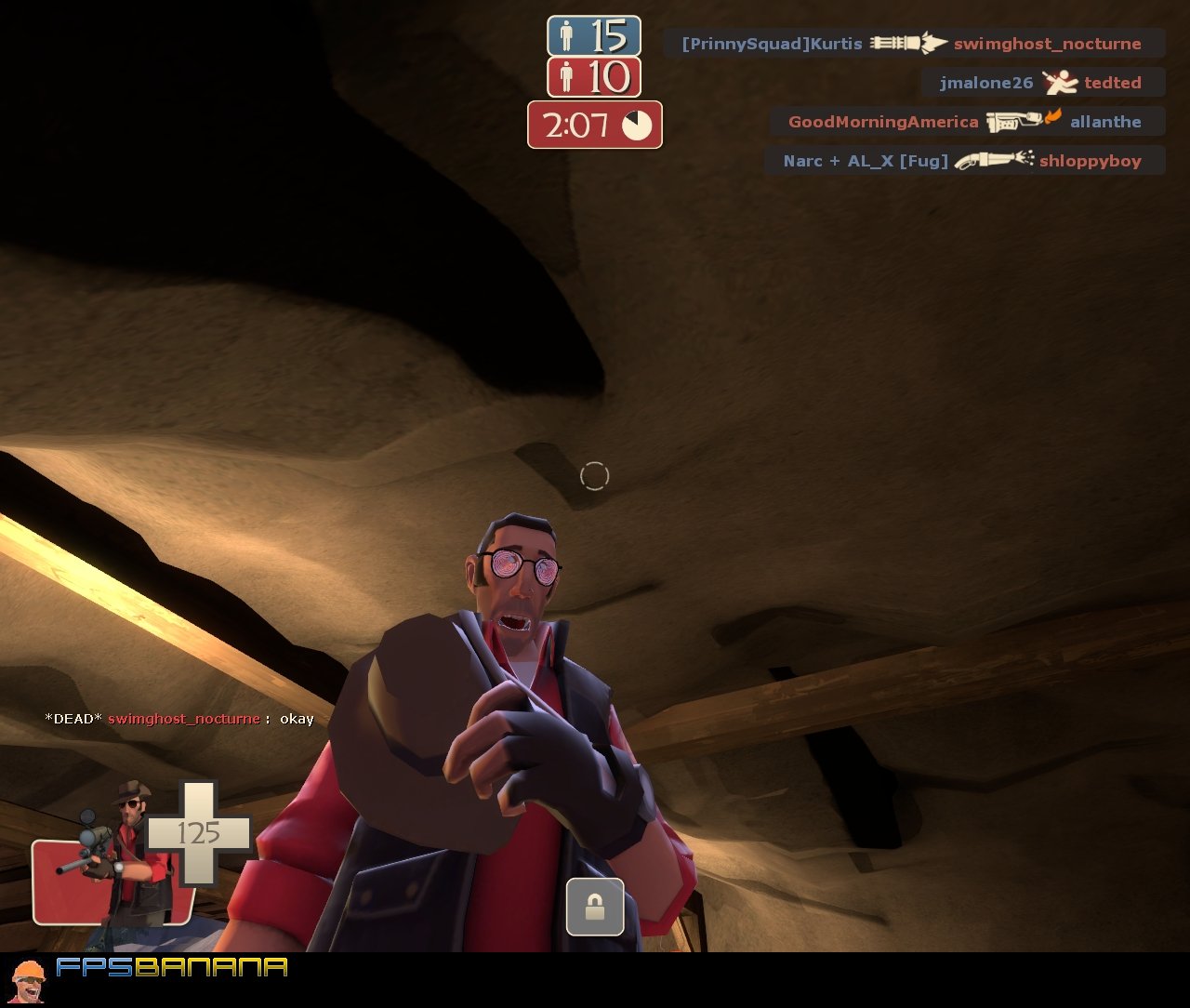Click swimghost_nocturne's name in the chat message

tap(182, 719)
